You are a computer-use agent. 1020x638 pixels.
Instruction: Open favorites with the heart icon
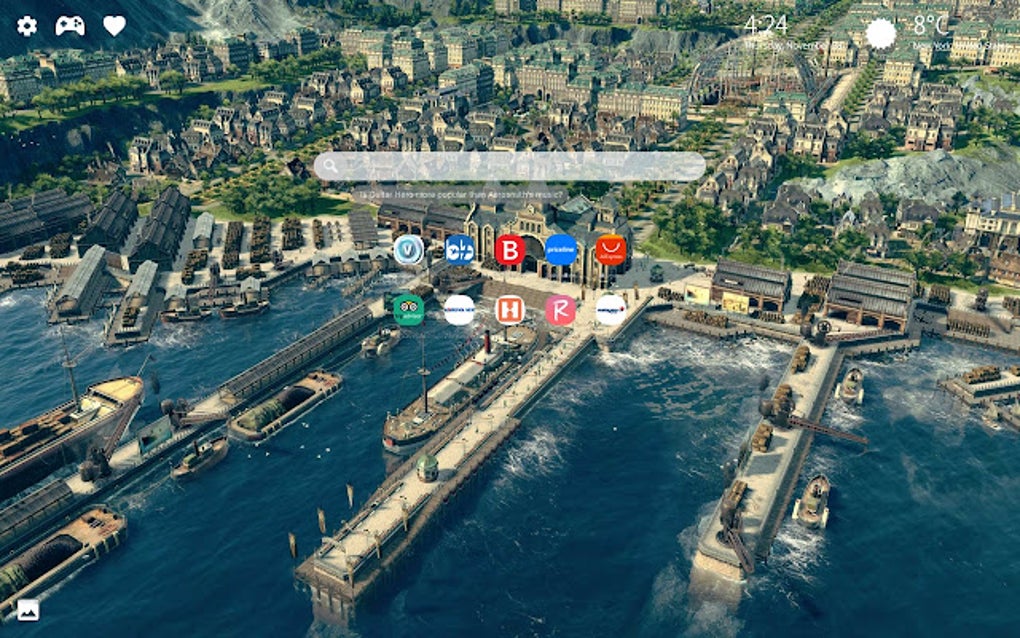point(114,26)
